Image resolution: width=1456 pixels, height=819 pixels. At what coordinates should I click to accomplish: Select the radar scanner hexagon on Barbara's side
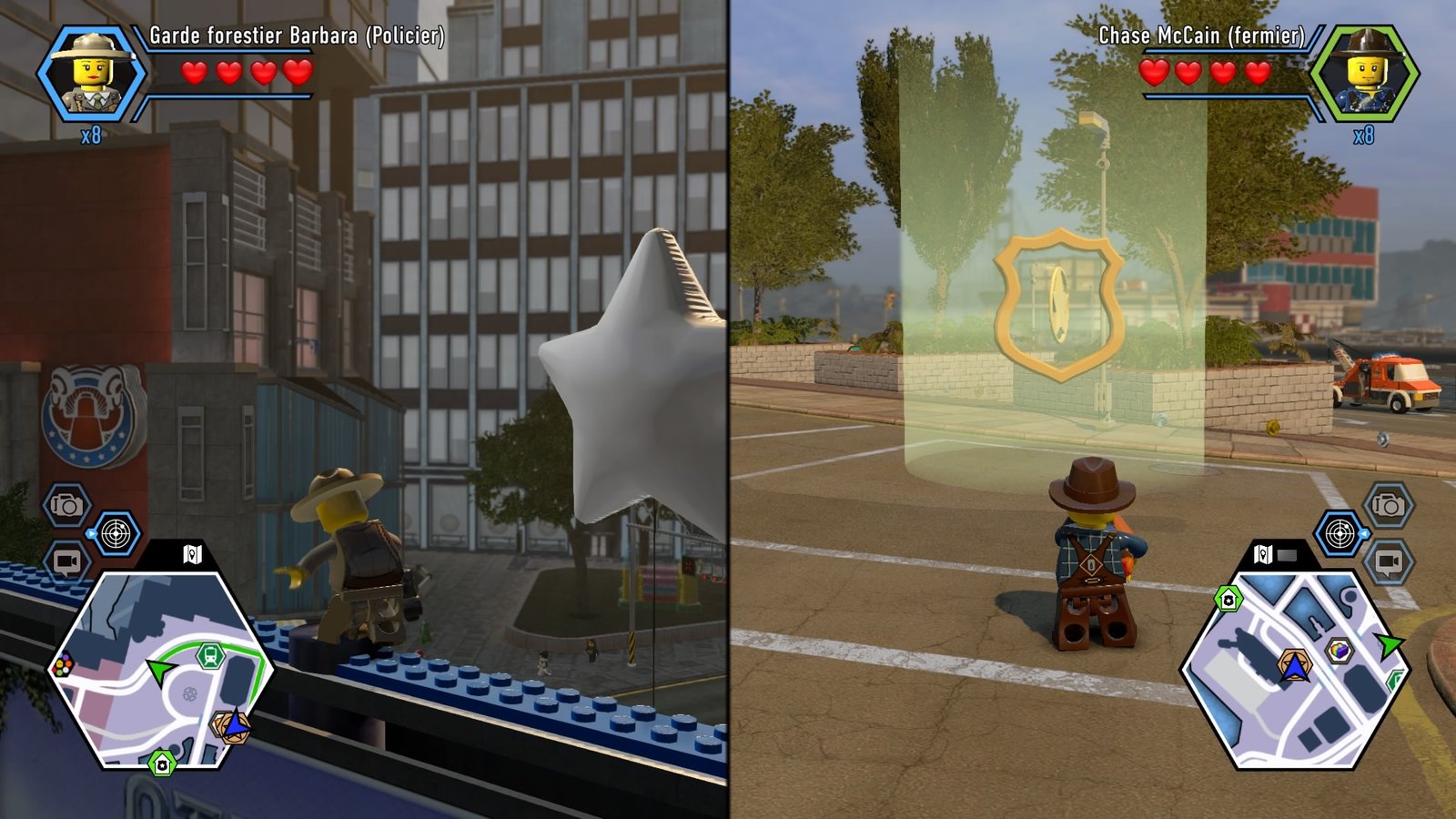[x=116, y=533]
